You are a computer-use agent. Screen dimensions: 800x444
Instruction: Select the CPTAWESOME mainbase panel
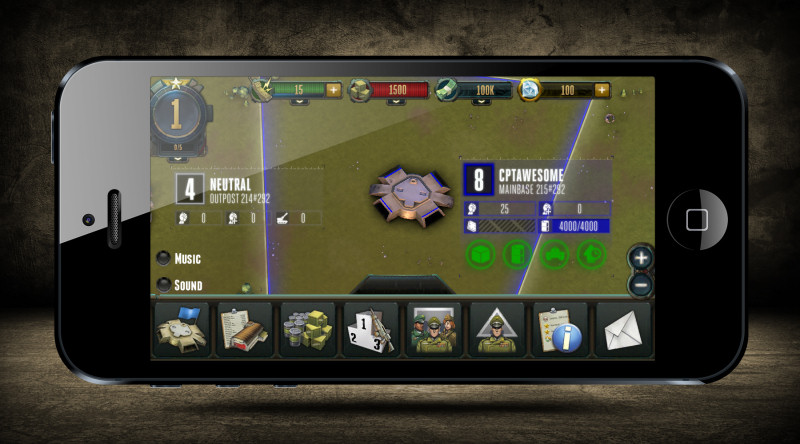point(536,181)
